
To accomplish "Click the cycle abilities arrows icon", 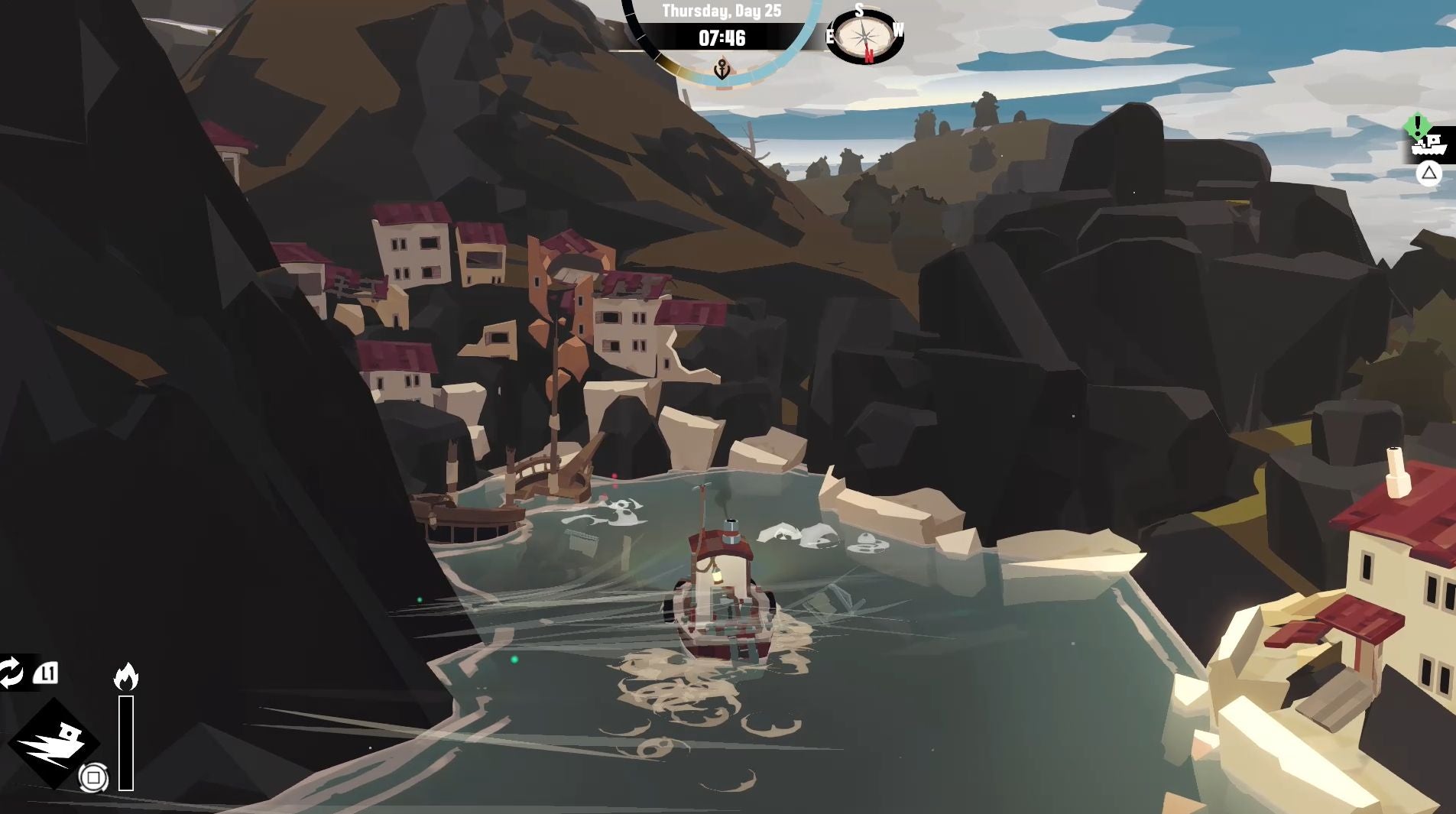I will click(x=11, y=673).
